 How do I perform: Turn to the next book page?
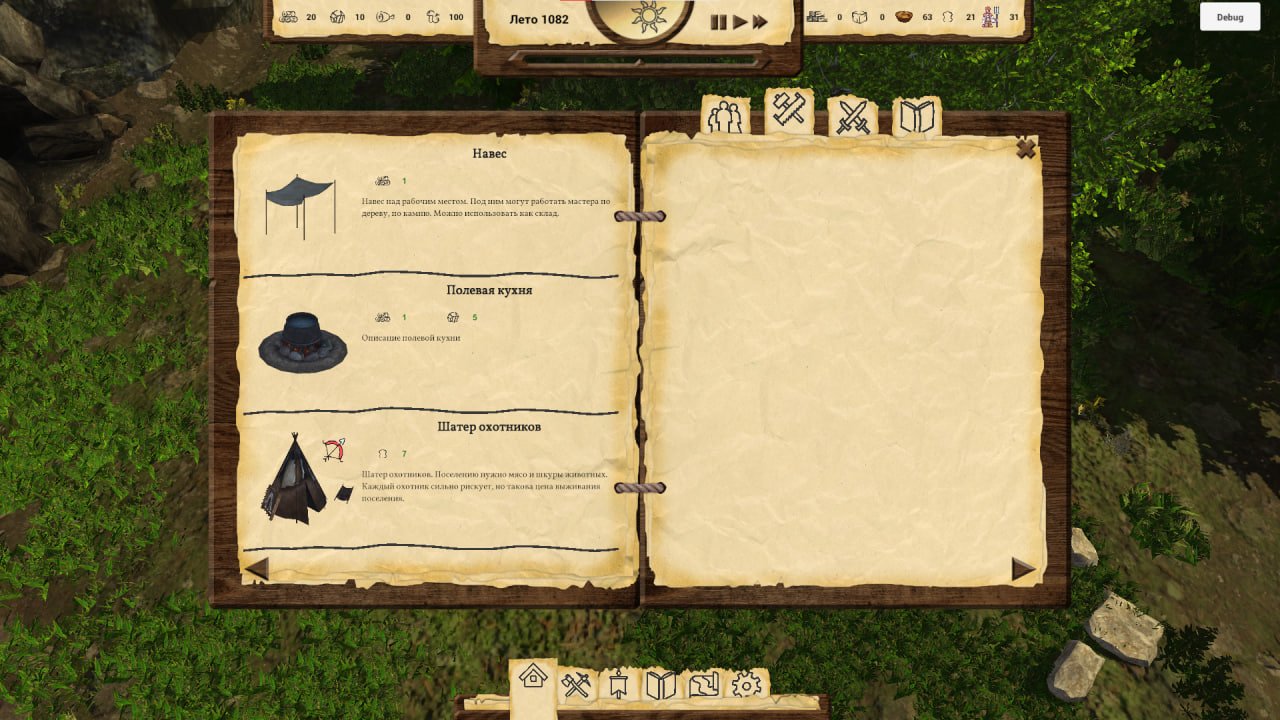1022,569
